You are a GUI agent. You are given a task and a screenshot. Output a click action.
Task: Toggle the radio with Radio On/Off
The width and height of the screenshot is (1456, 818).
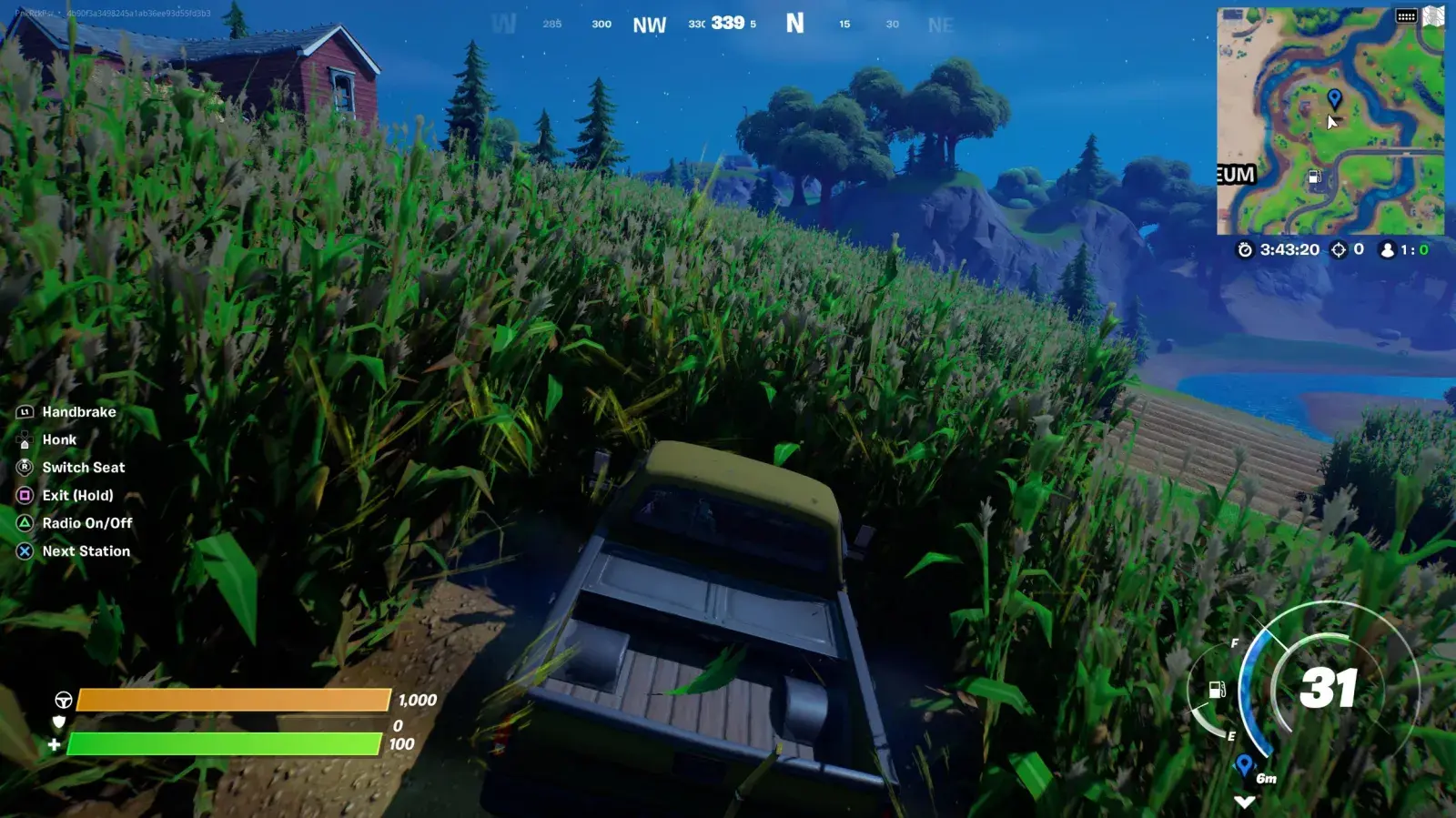tap(86, 523)
